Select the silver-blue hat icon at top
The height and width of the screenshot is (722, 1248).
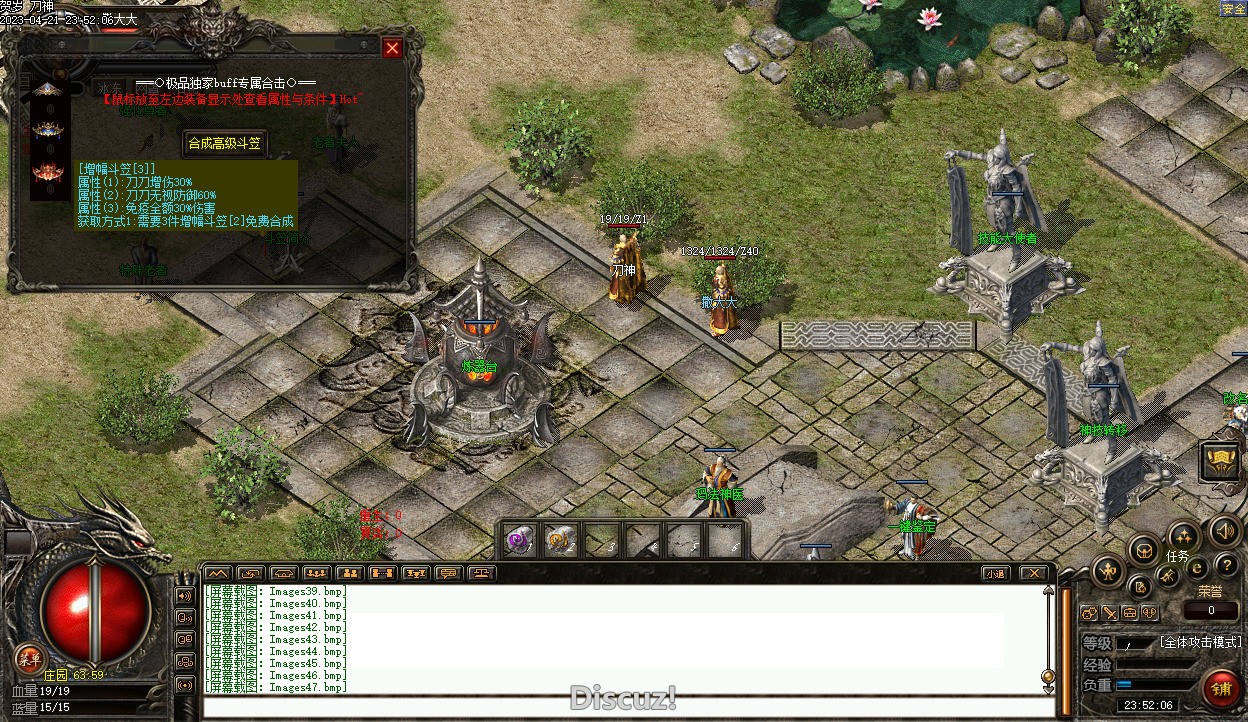point(47,90)
